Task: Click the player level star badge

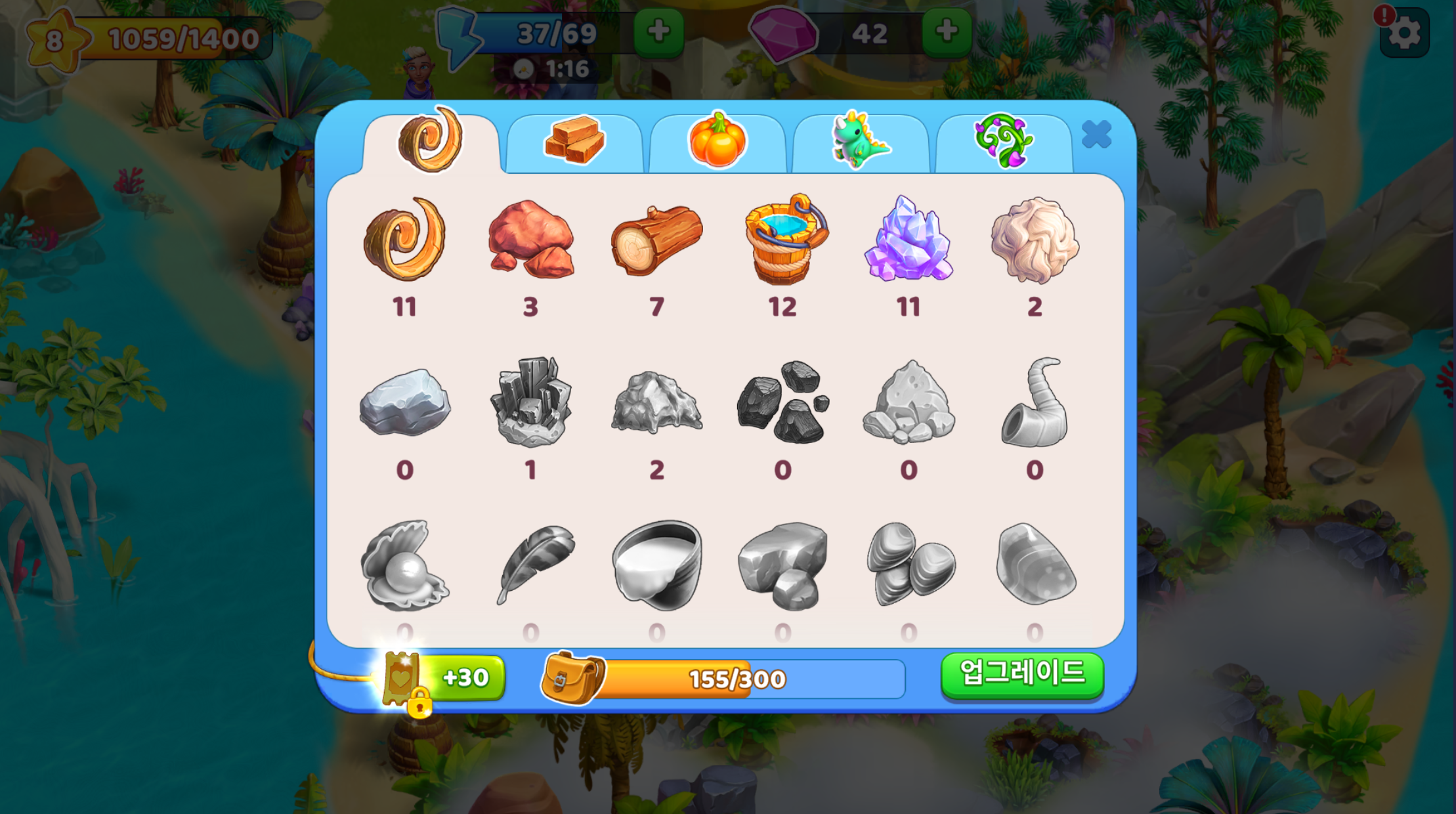Action: [x=54, y=40]
